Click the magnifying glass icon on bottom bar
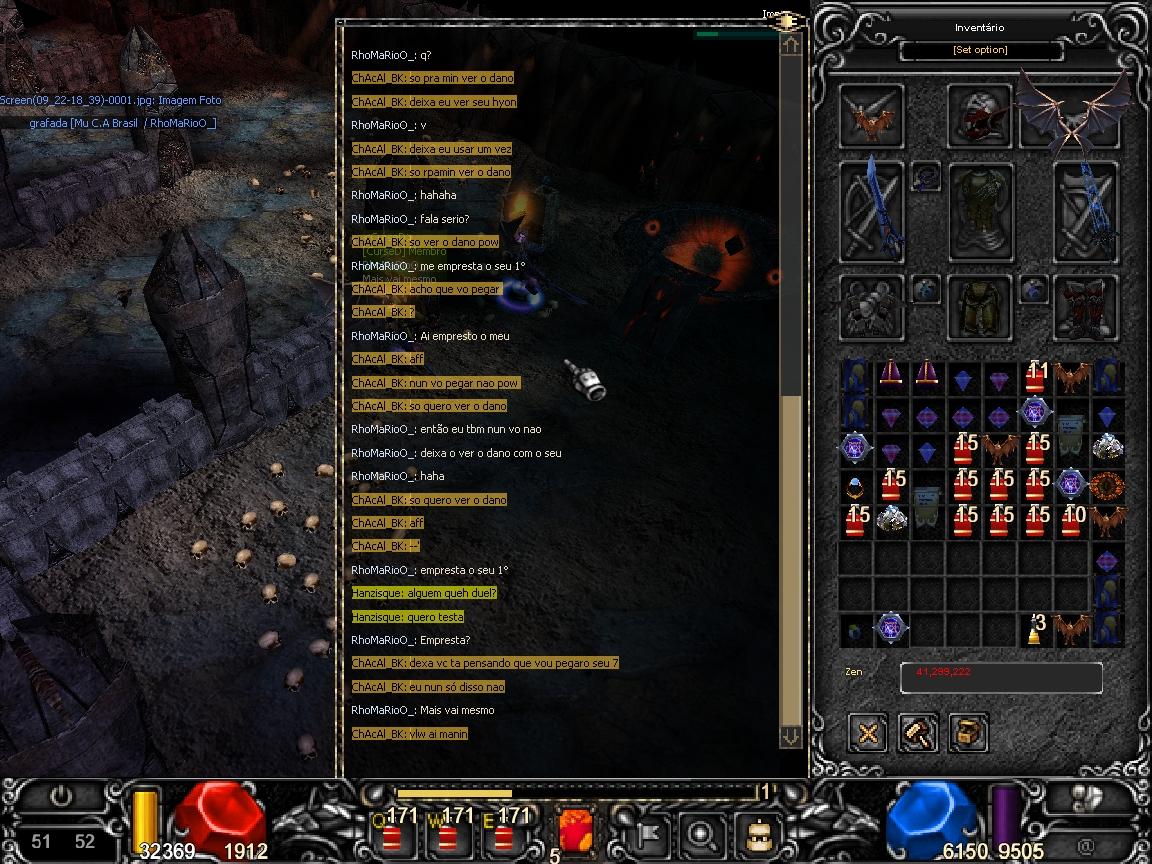 point(702,833)
